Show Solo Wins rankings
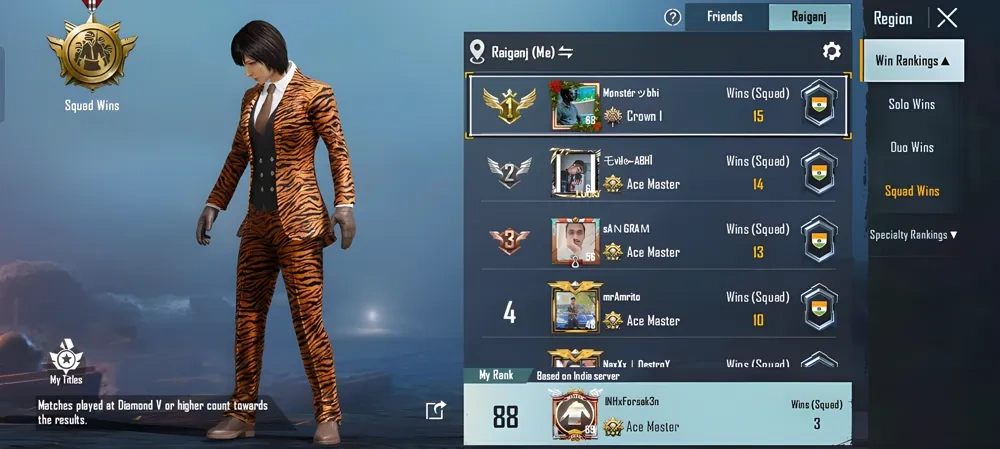 click(912, 104)
